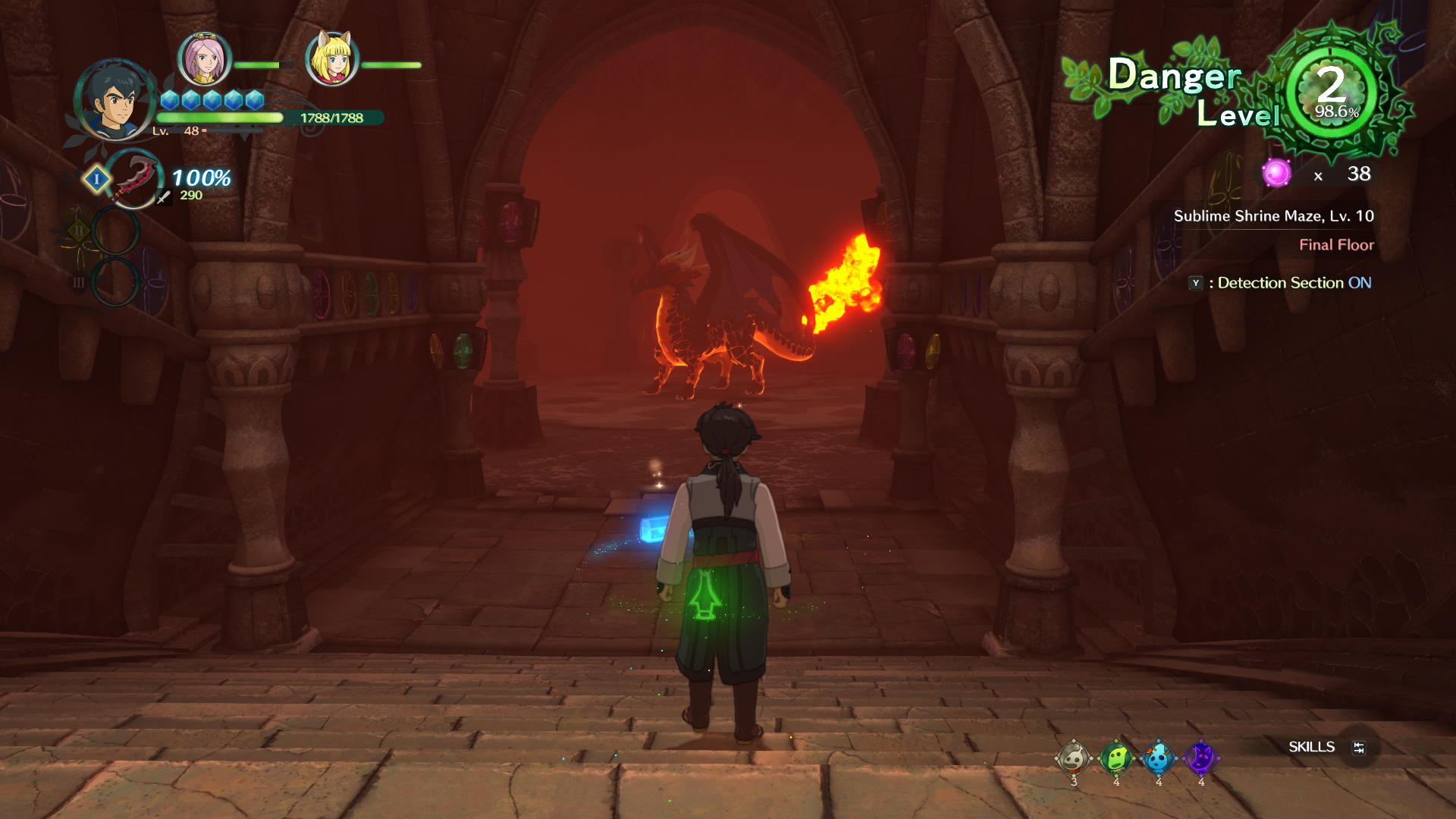Select the dark-haired leader portrait

[115, 100]
